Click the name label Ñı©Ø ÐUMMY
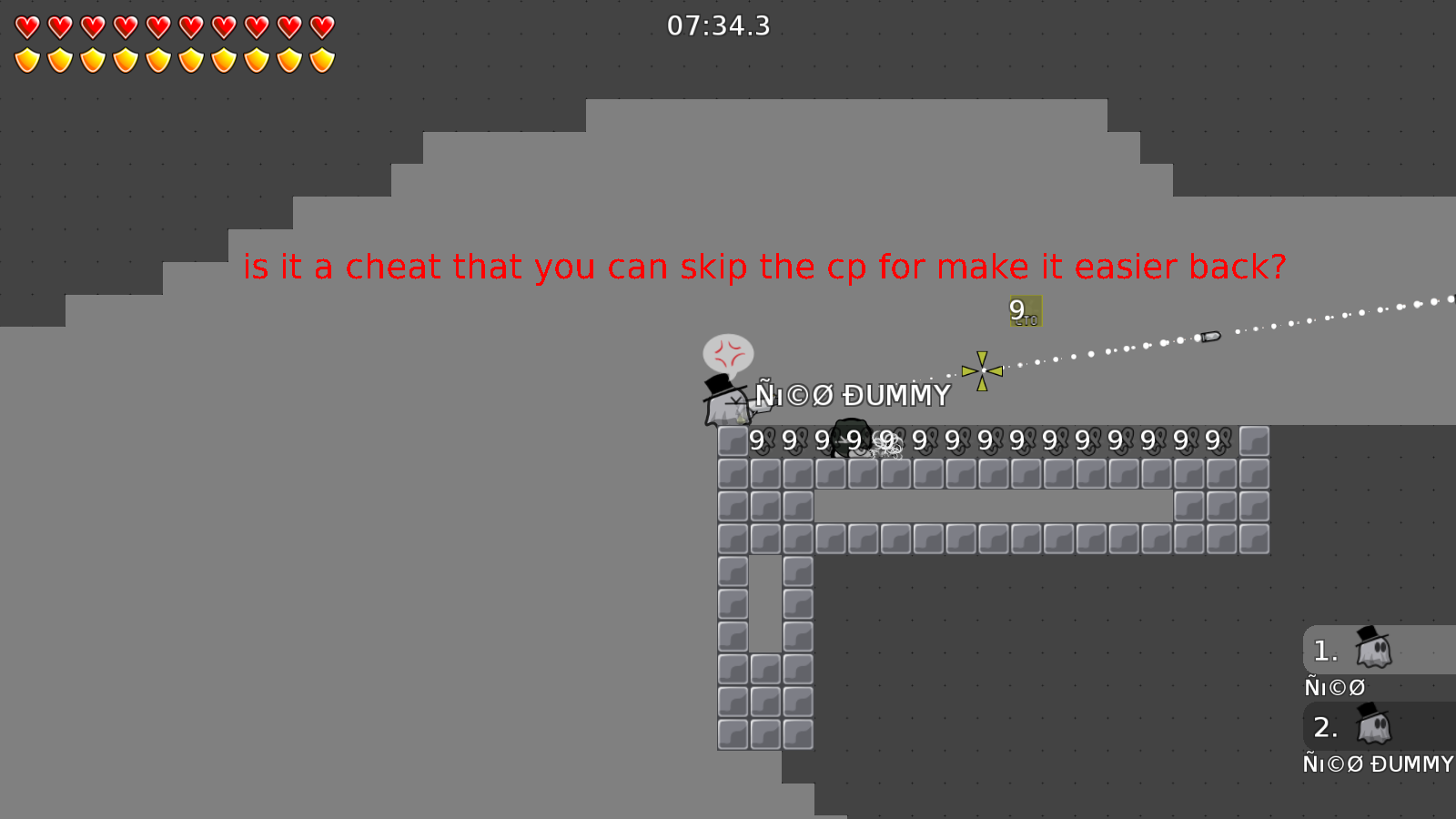The width and height of the screenshot is (1456, 819). [852, 395]
